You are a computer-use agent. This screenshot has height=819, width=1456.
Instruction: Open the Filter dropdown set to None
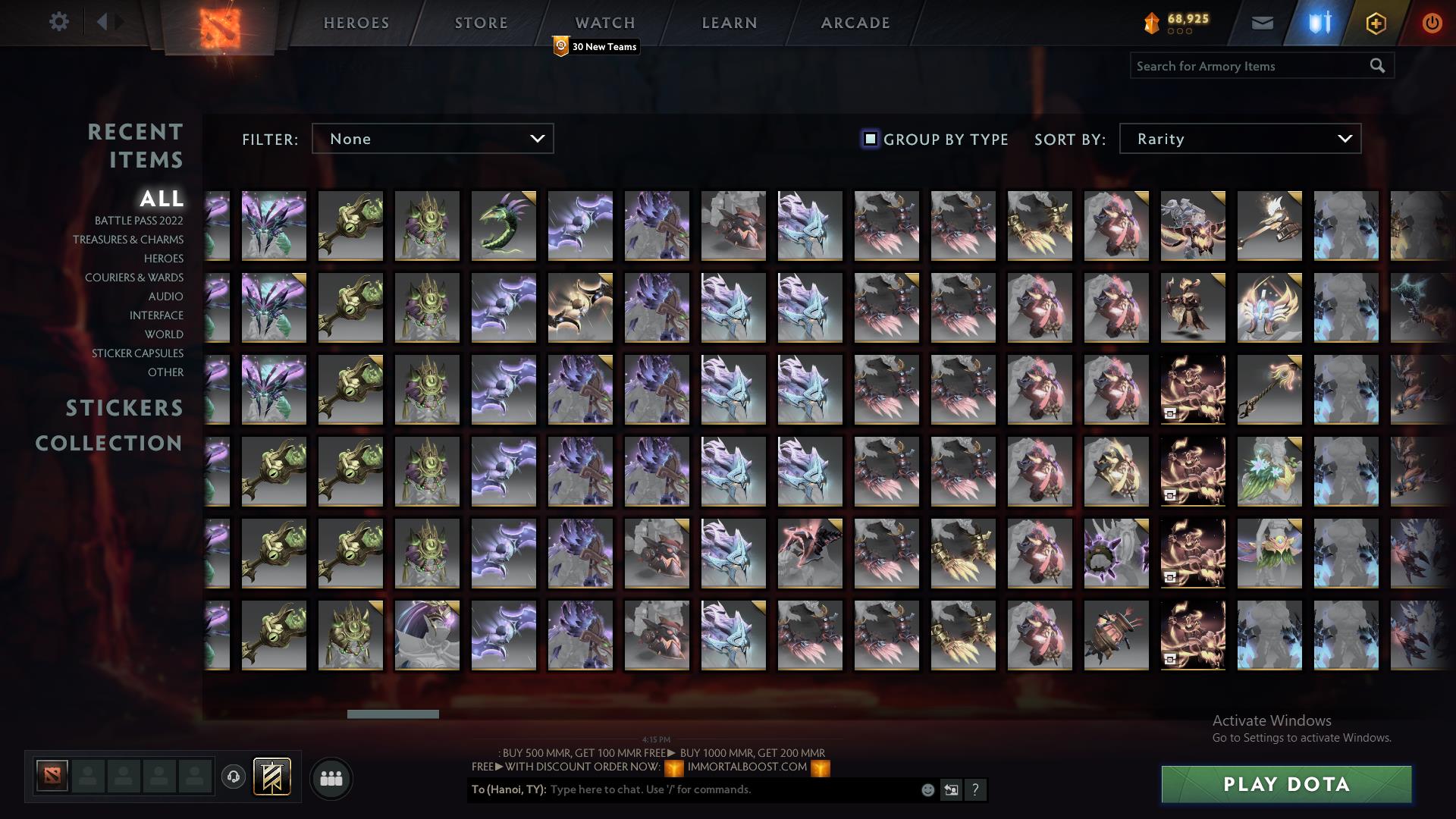pos(432,139)
